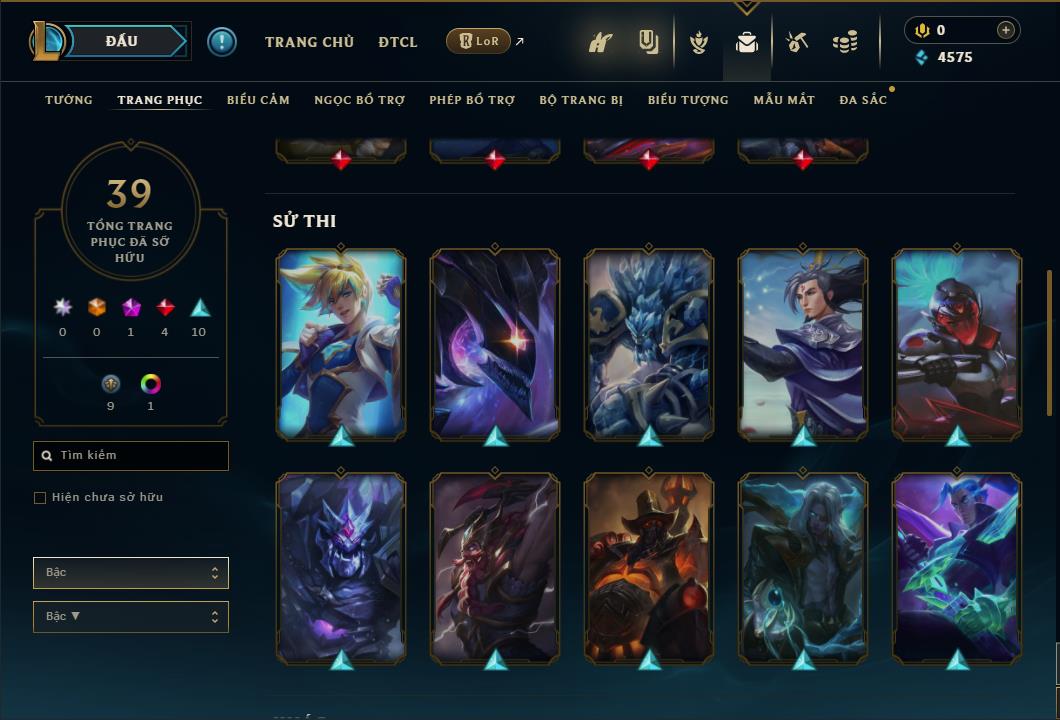Switch to the TƯỚNG tab
Viewport: 1060px width, 720px height.
coord(69,100)
